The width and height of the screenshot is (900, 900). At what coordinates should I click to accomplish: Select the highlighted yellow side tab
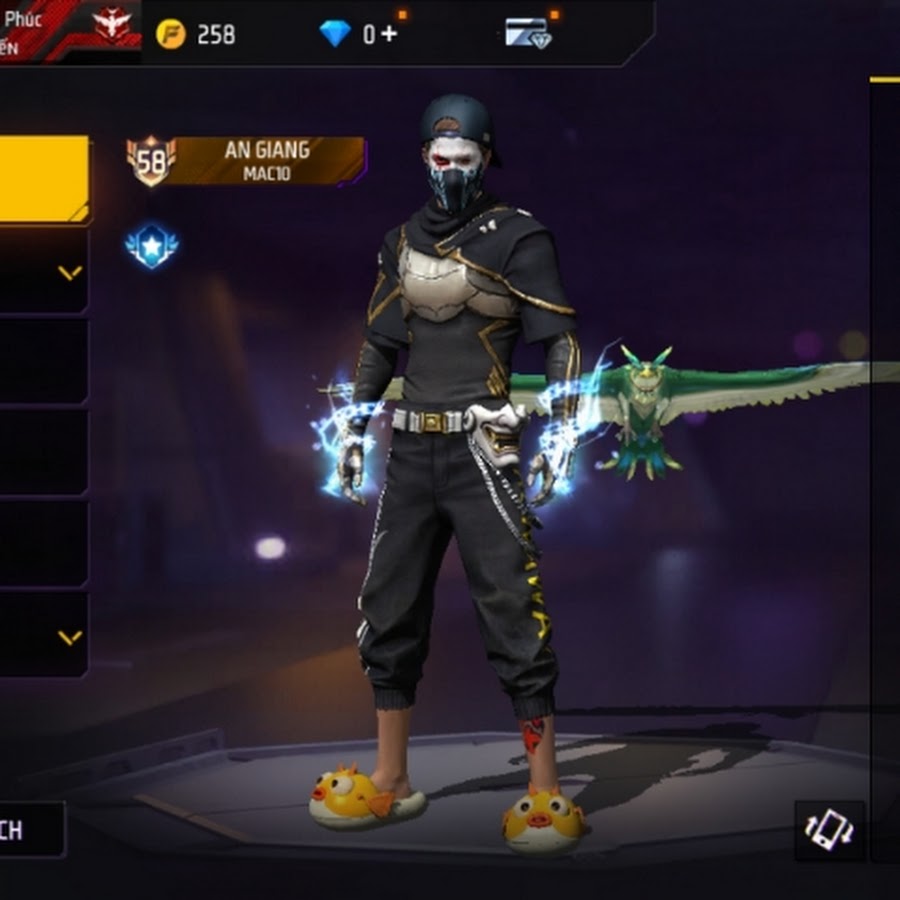click(43, 179)
